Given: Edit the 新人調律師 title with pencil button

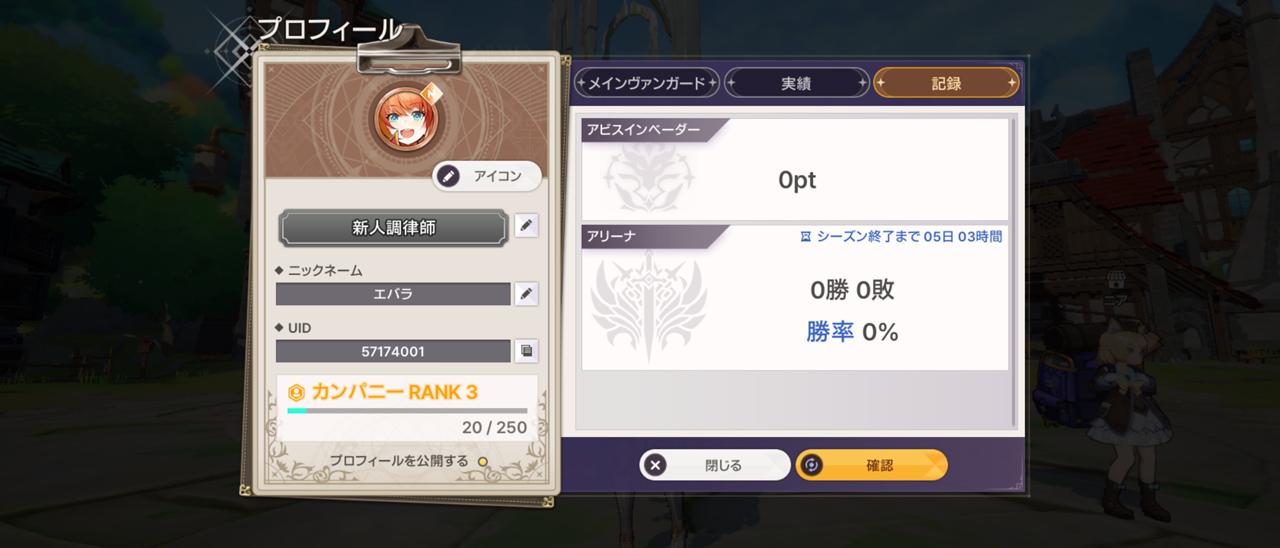Looking at the screenshot, I should [x=526, y=226].
